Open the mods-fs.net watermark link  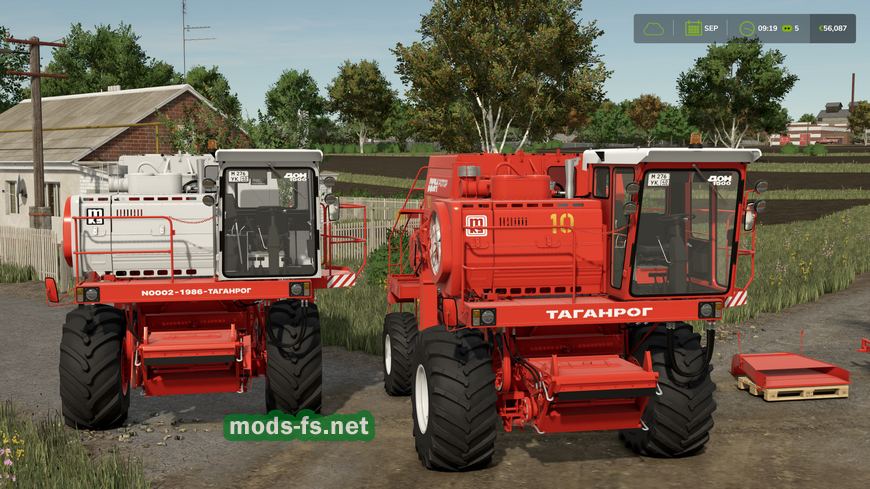click(x=299, y=427)
